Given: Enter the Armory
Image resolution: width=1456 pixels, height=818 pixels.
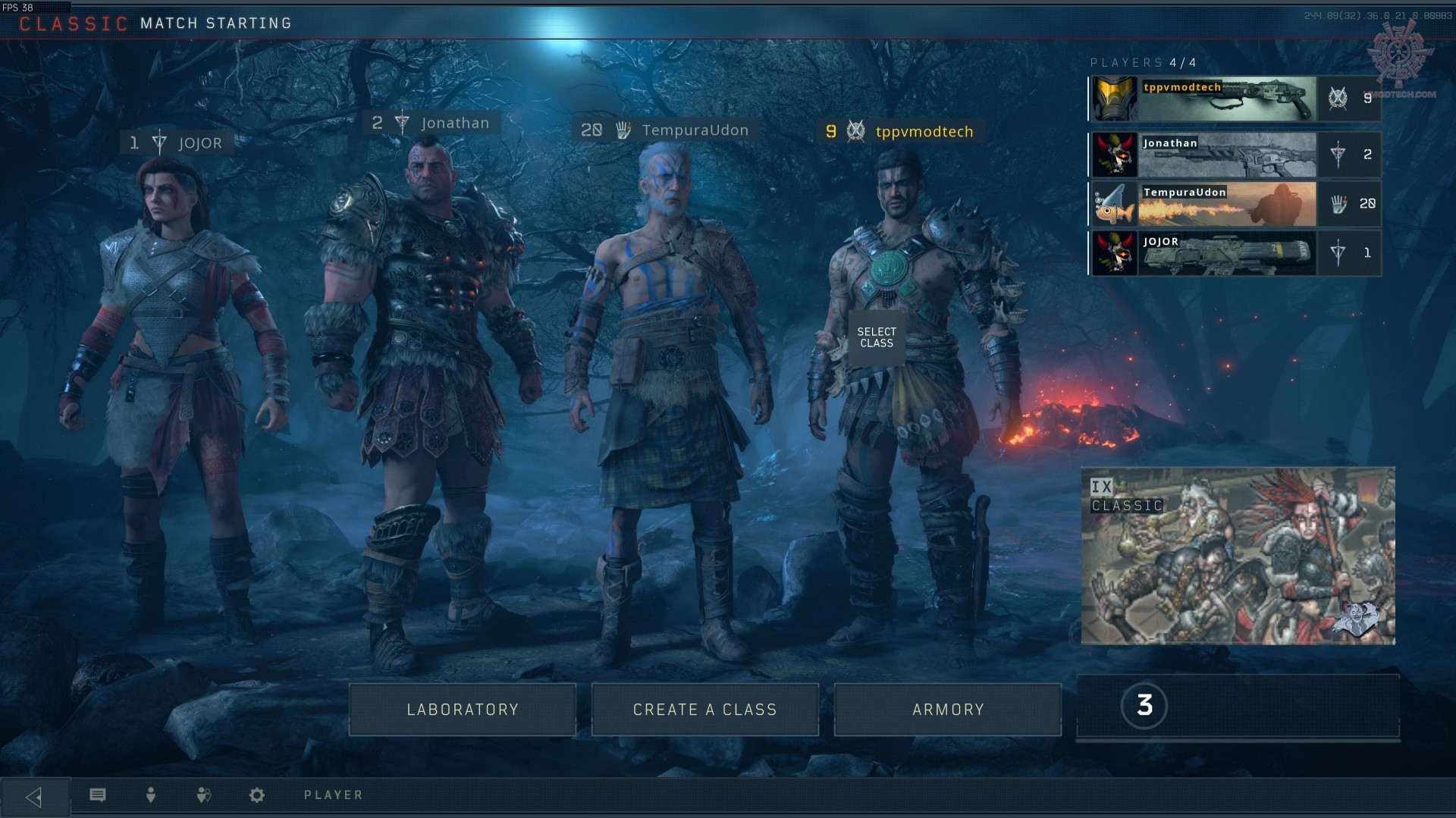Looking at the screenshot, I should point(948,710).
